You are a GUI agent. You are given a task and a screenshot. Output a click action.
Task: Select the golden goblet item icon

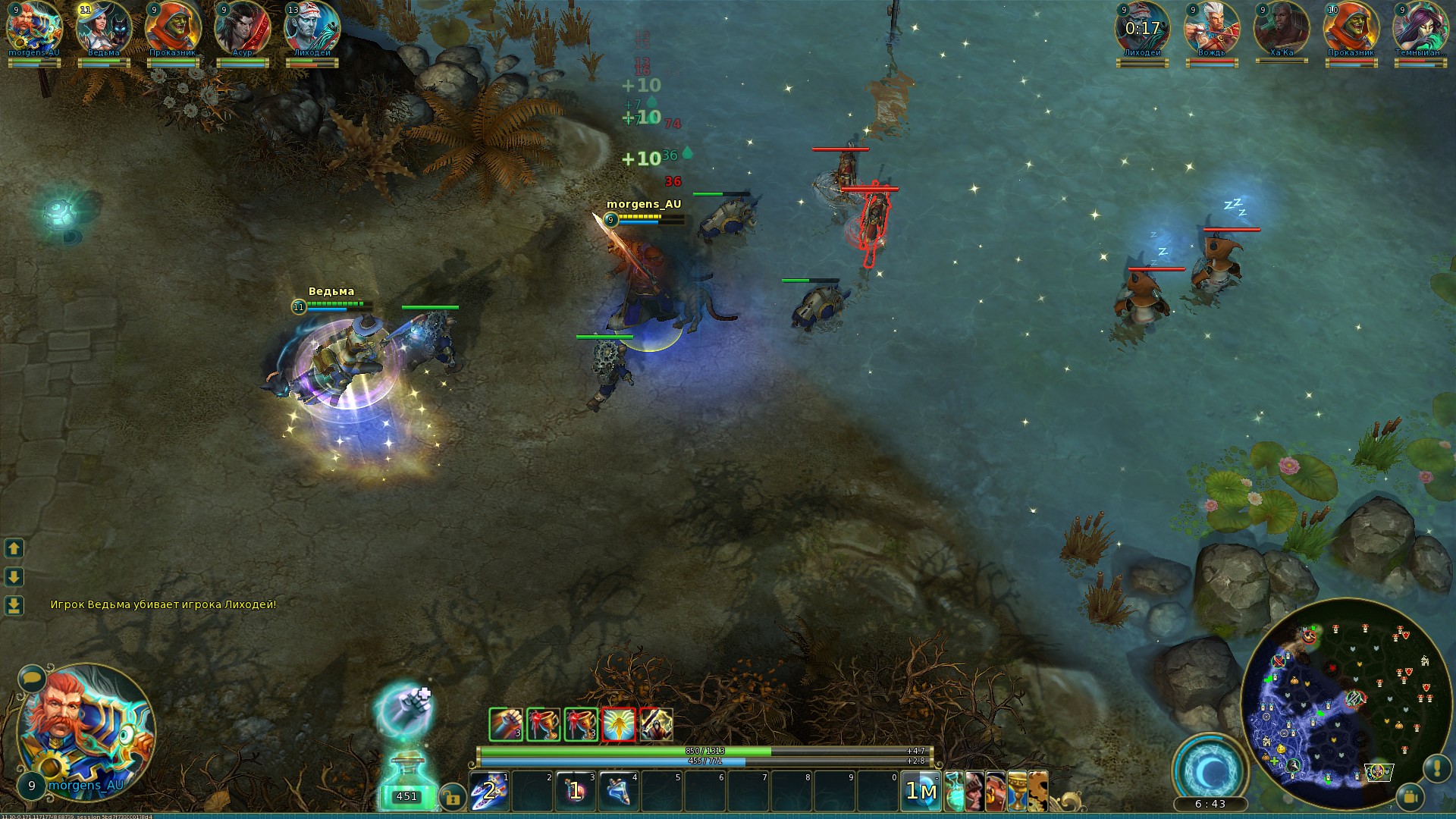pos(1017,791)
